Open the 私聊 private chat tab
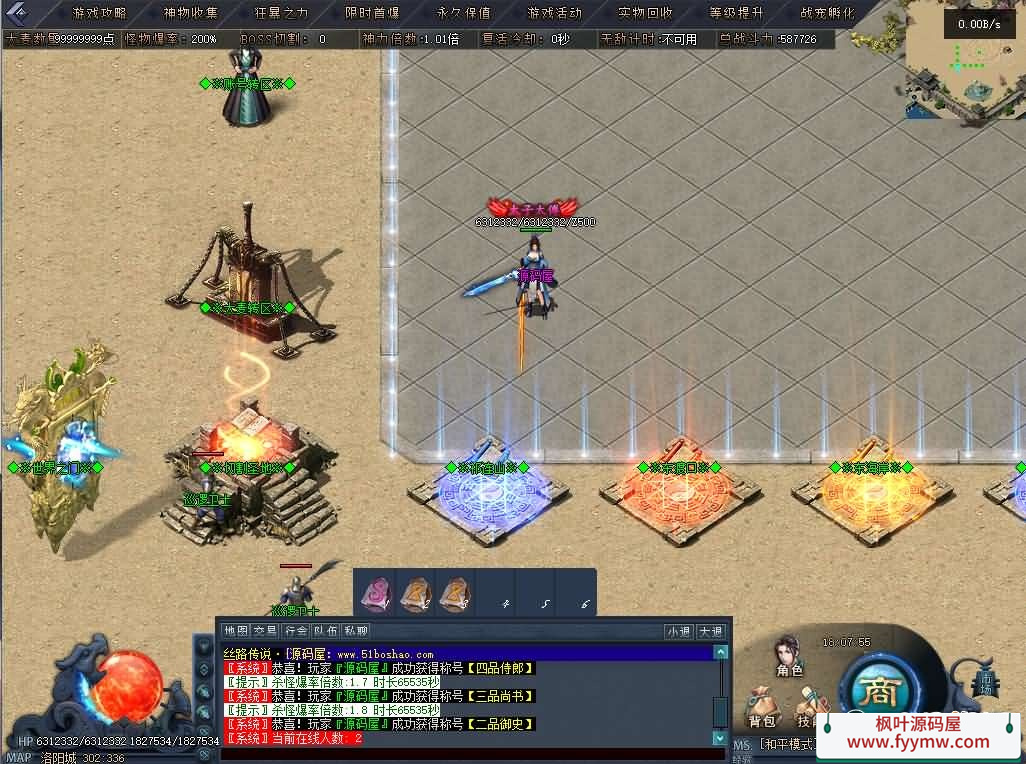This screenshot has width=1026, height=764. [x=356, y=631]
